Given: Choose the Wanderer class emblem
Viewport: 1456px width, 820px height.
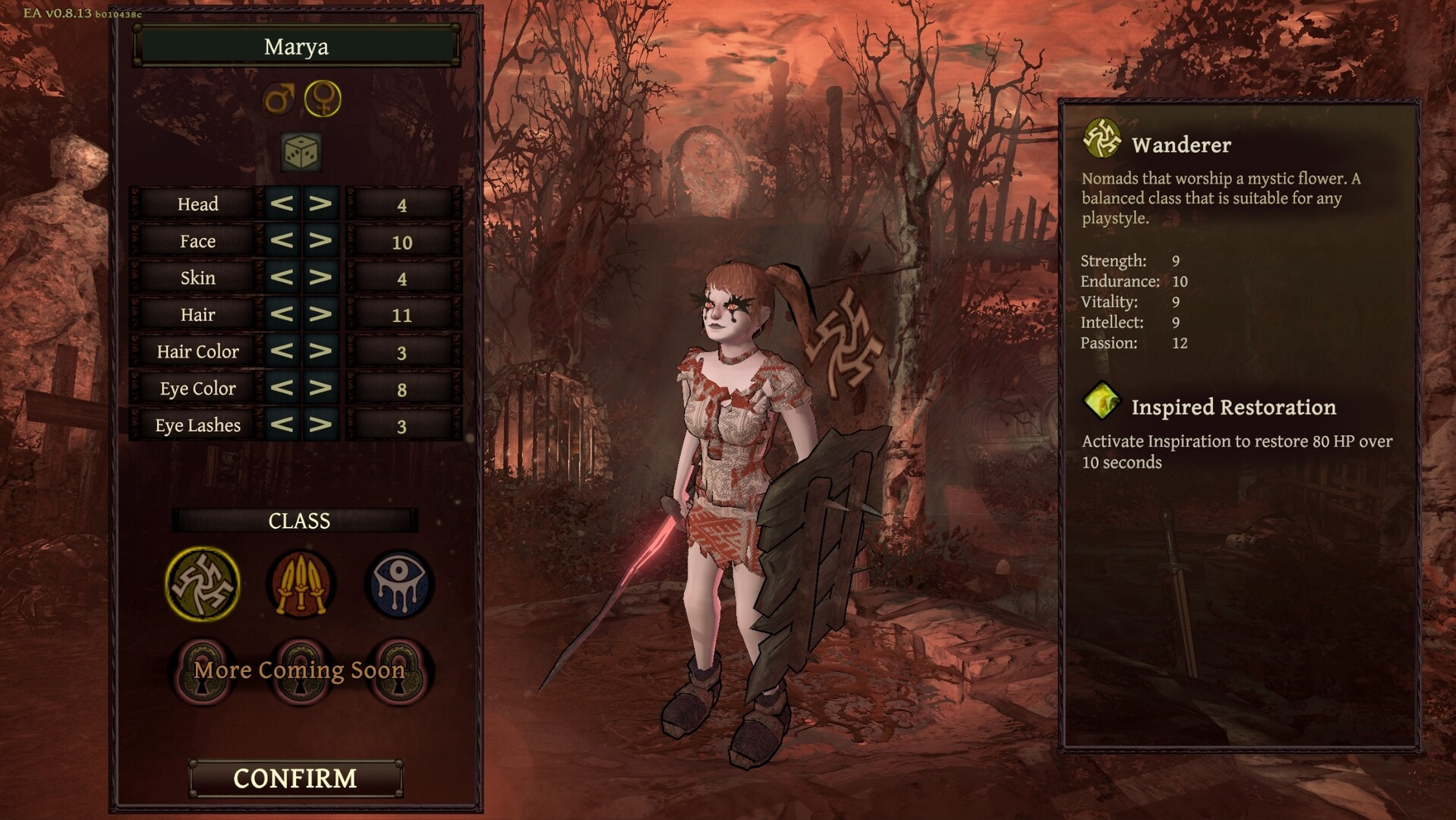Looking at the screenshot, I should [202, 584].
